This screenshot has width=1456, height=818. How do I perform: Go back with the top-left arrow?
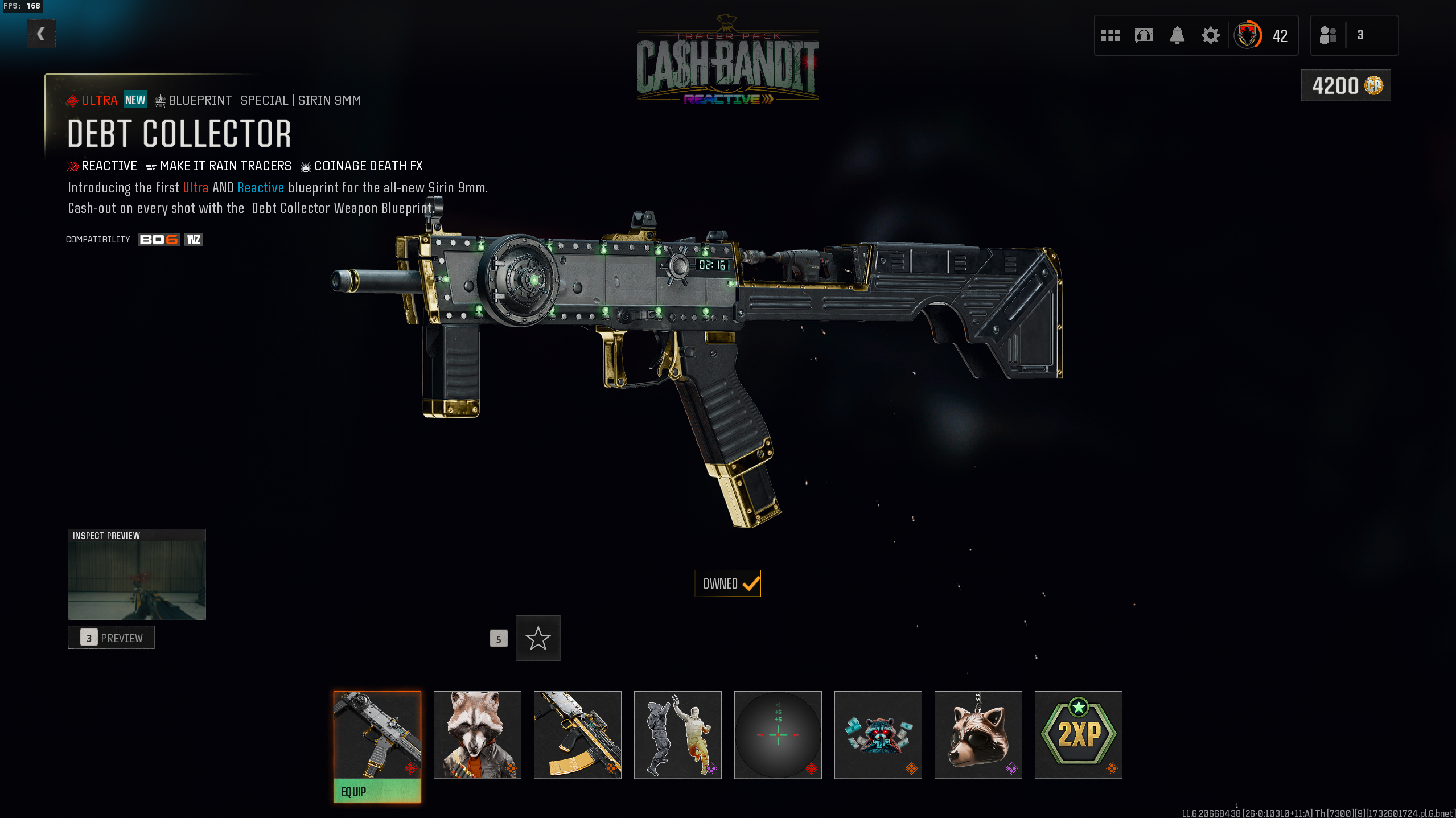click(41, 34)
